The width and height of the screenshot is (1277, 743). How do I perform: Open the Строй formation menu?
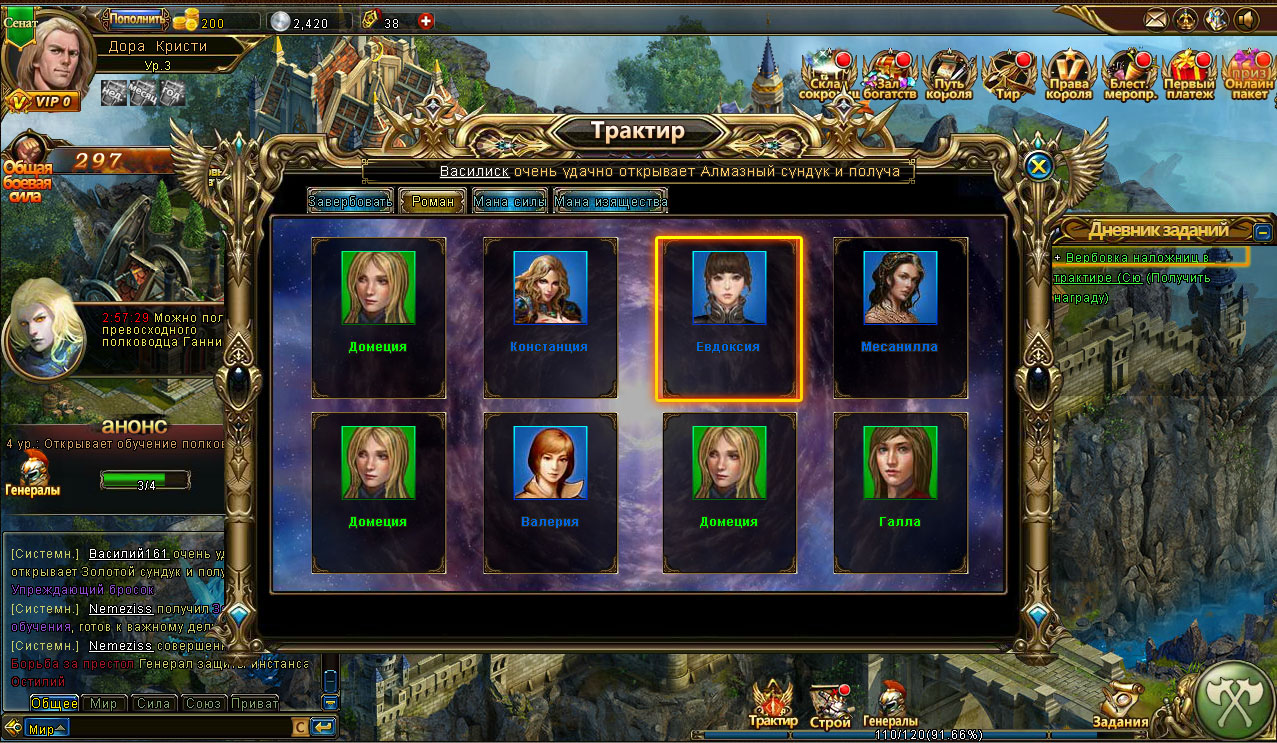tap(830, 705)
